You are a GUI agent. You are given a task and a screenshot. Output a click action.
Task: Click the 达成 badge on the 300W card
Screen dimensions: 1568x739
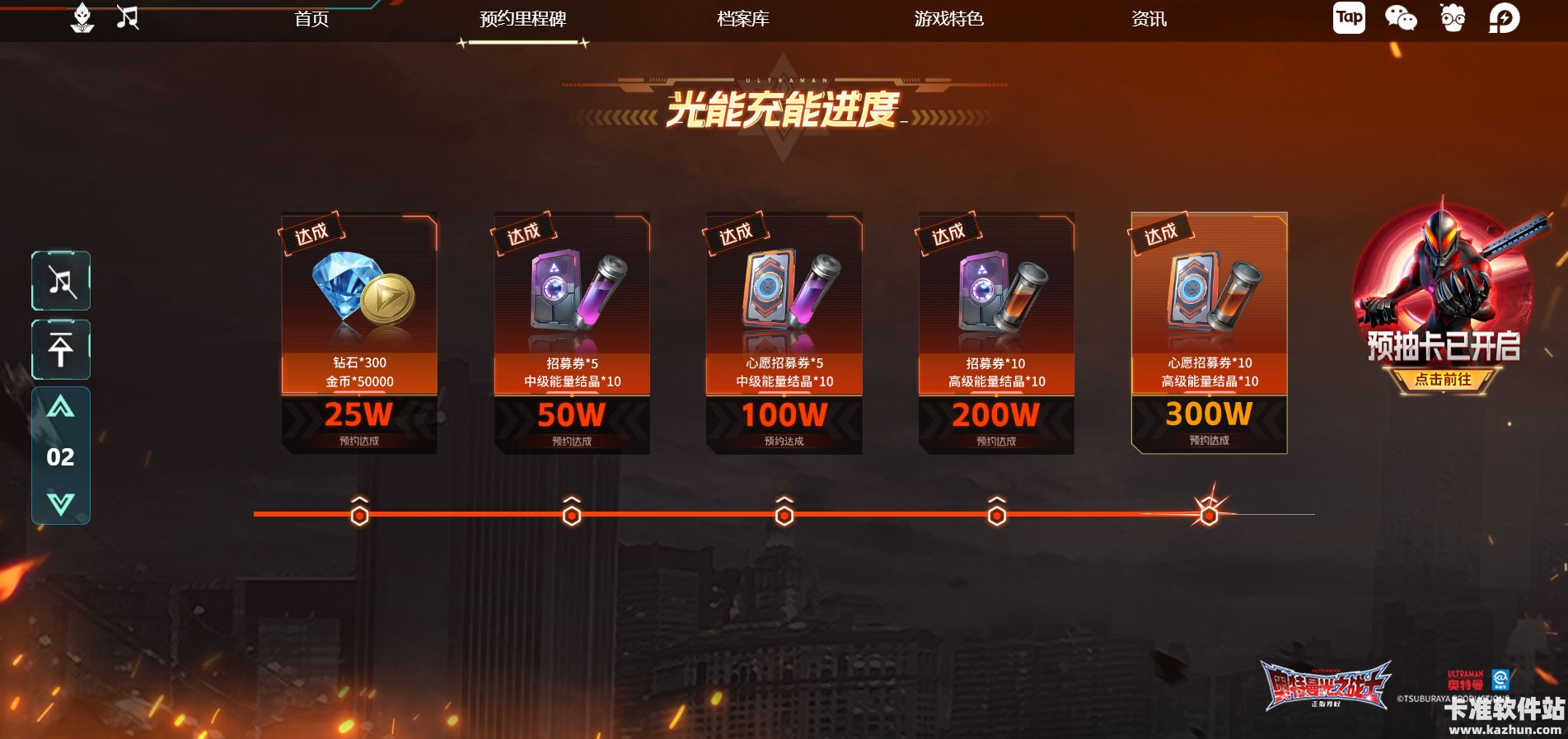[1161, 235]
